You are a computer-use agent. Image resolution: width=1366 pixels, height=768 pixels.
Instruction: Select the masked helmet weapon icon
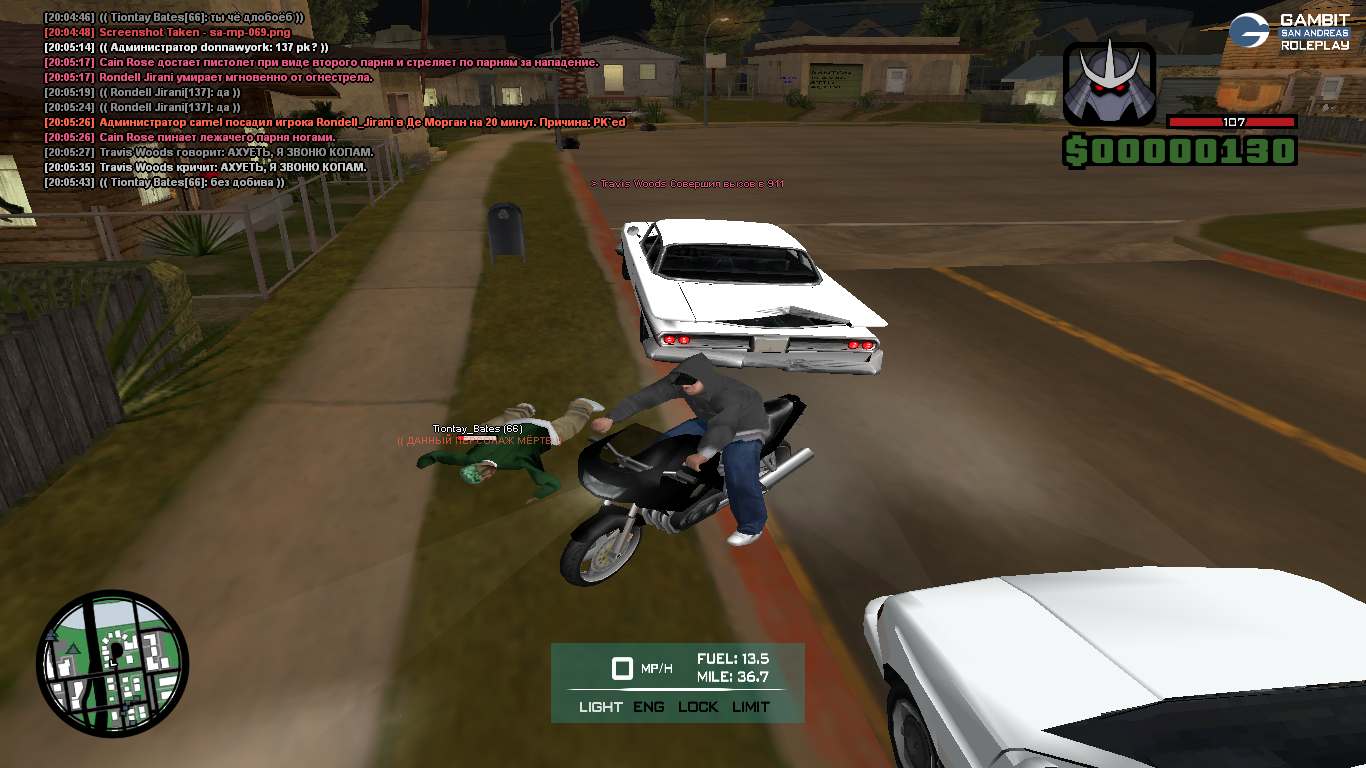click(x=1109, y=84)
